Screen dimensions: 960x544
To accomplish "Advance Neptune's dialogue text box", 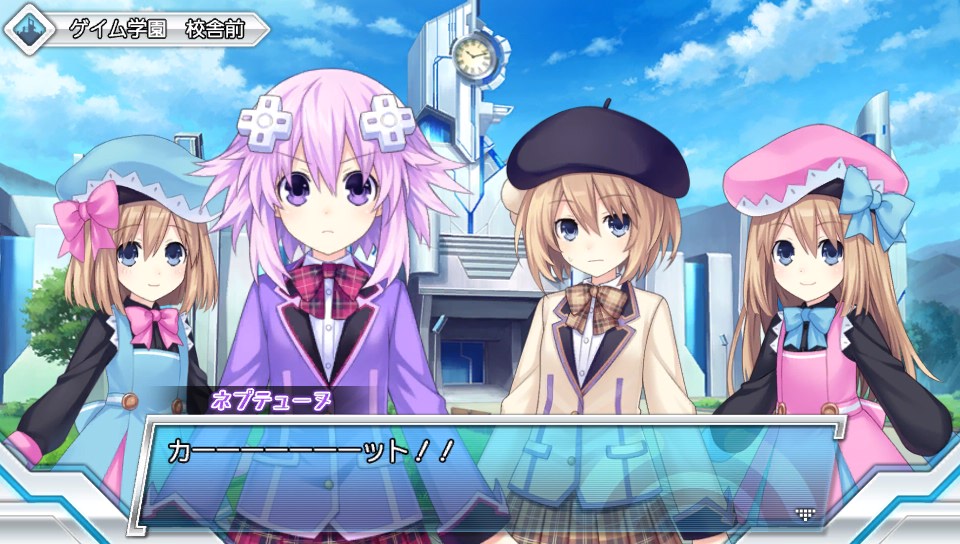I will pyautogui.click(x=480, y=470).
